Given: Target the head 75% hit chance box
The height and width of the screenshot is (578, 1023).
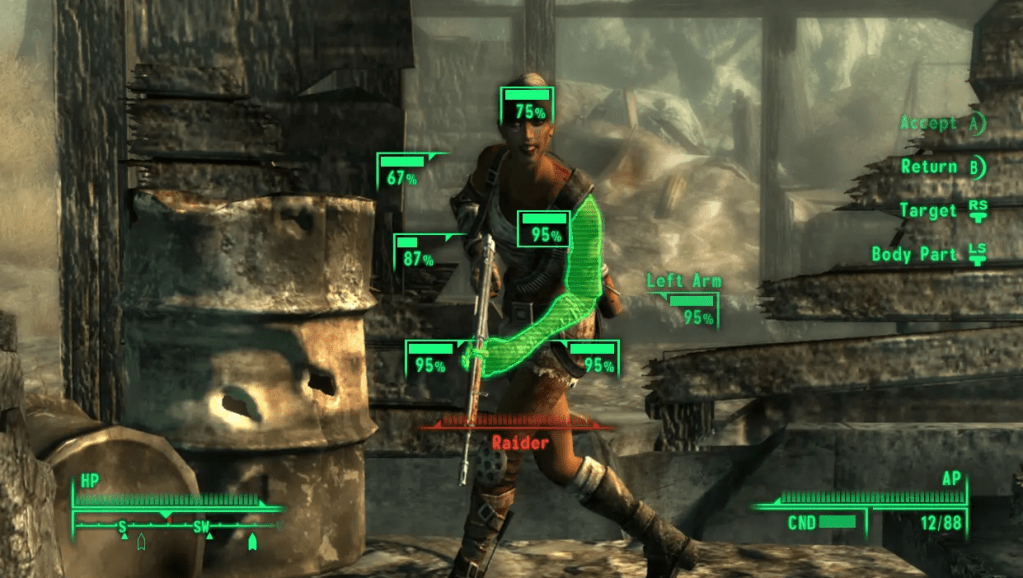Looking at the screenshot, I should (526, 106).
